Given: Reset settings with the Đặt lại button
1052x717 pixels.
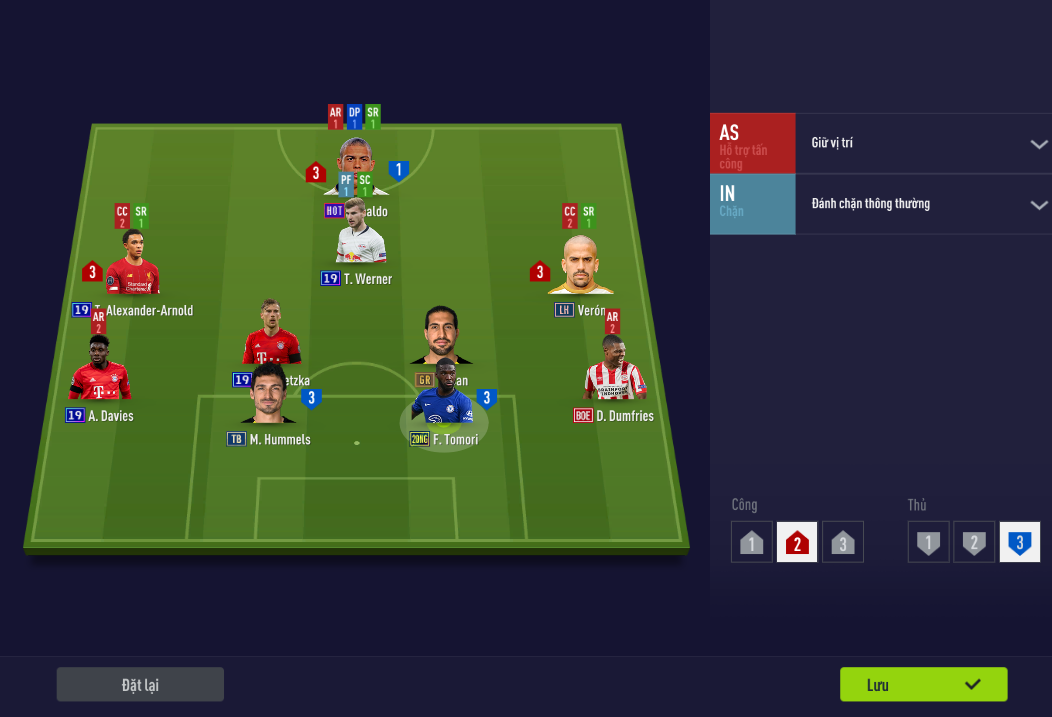Looking at the screenshot, I should tap(140, 684).
